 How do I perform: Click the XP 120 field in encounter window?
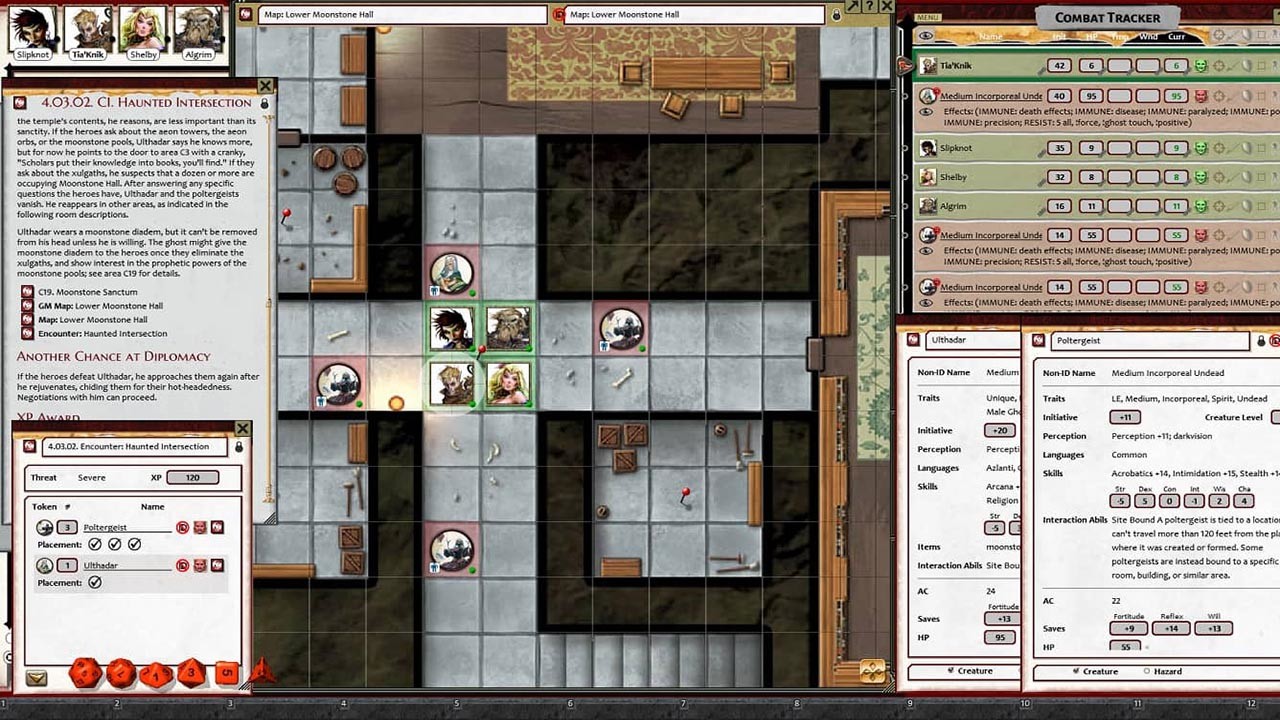(193, 477)
